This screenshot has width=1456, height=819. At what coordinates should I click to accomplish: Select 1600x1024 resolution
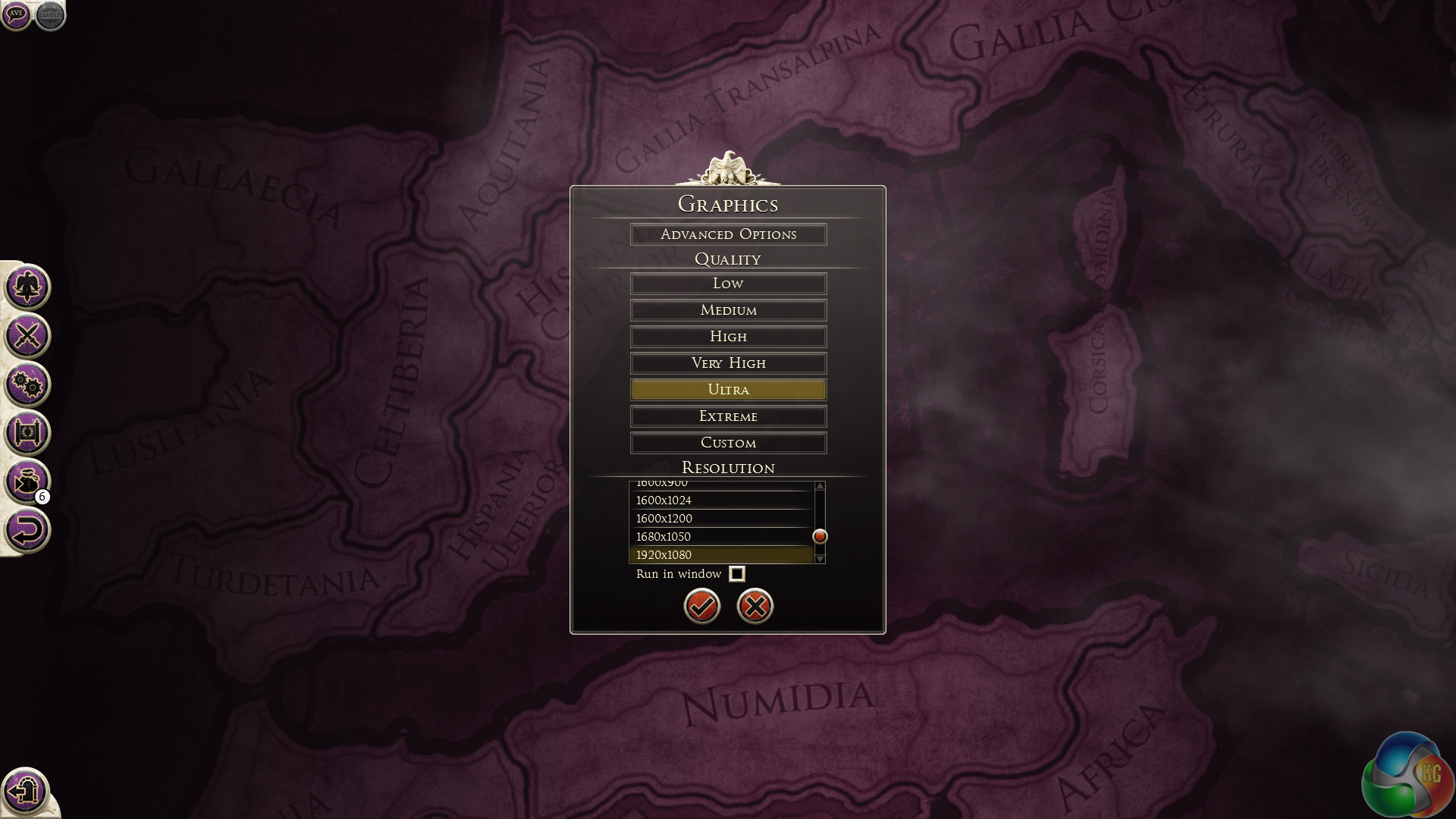(720, 500)
